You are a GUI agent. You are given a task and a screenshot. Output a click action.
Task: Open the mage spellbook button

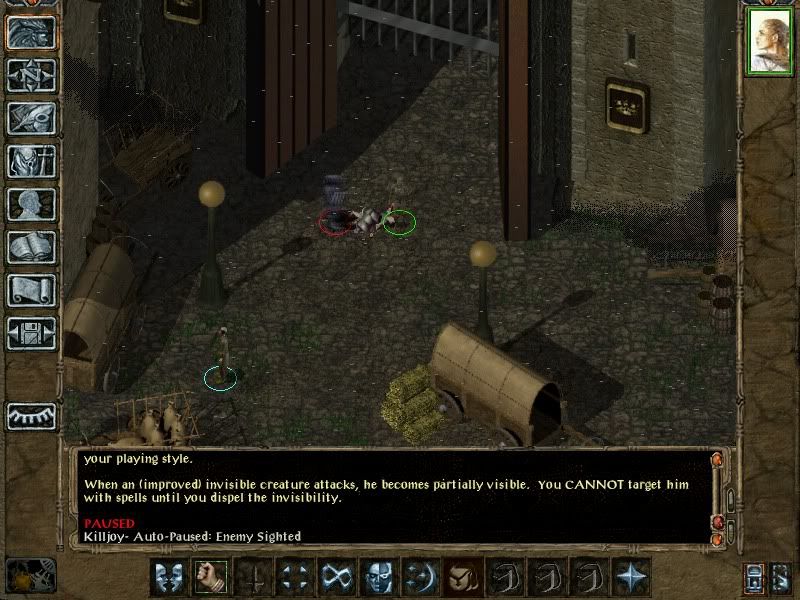click(31, 247)
